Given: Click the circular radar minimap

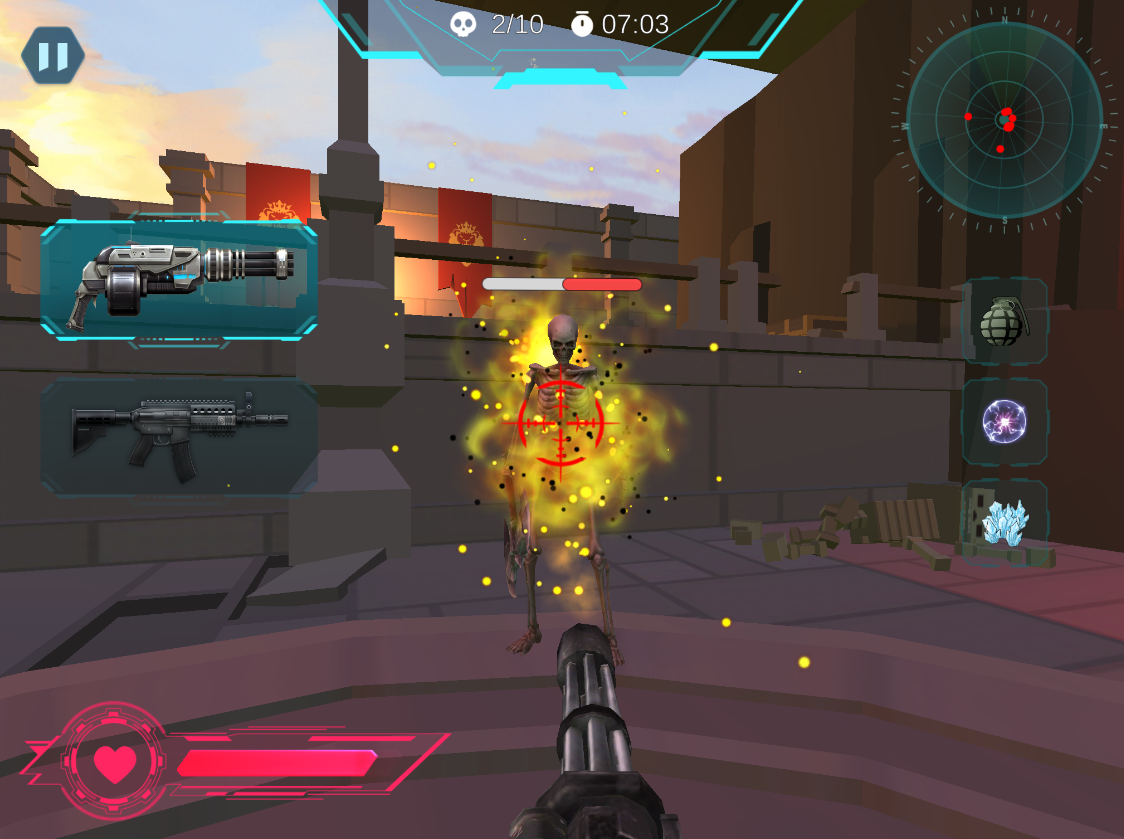Looking at the screenshot, I should (x=1004, y=120).
